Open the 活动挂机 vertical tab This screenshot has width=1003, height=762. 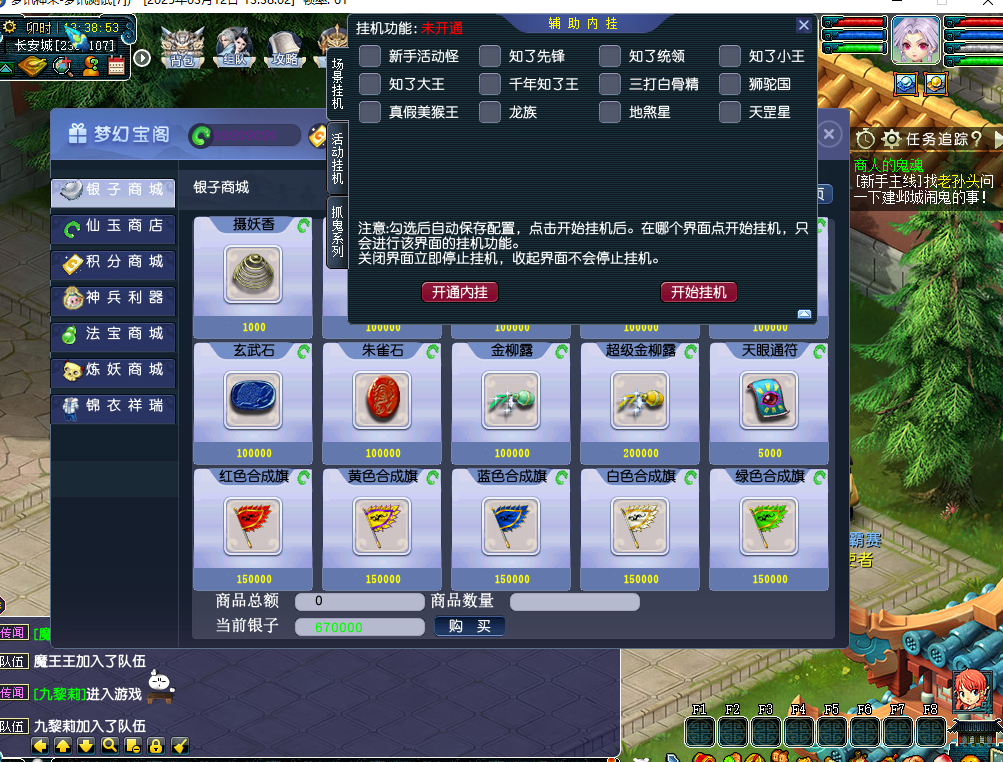(338, 157)
